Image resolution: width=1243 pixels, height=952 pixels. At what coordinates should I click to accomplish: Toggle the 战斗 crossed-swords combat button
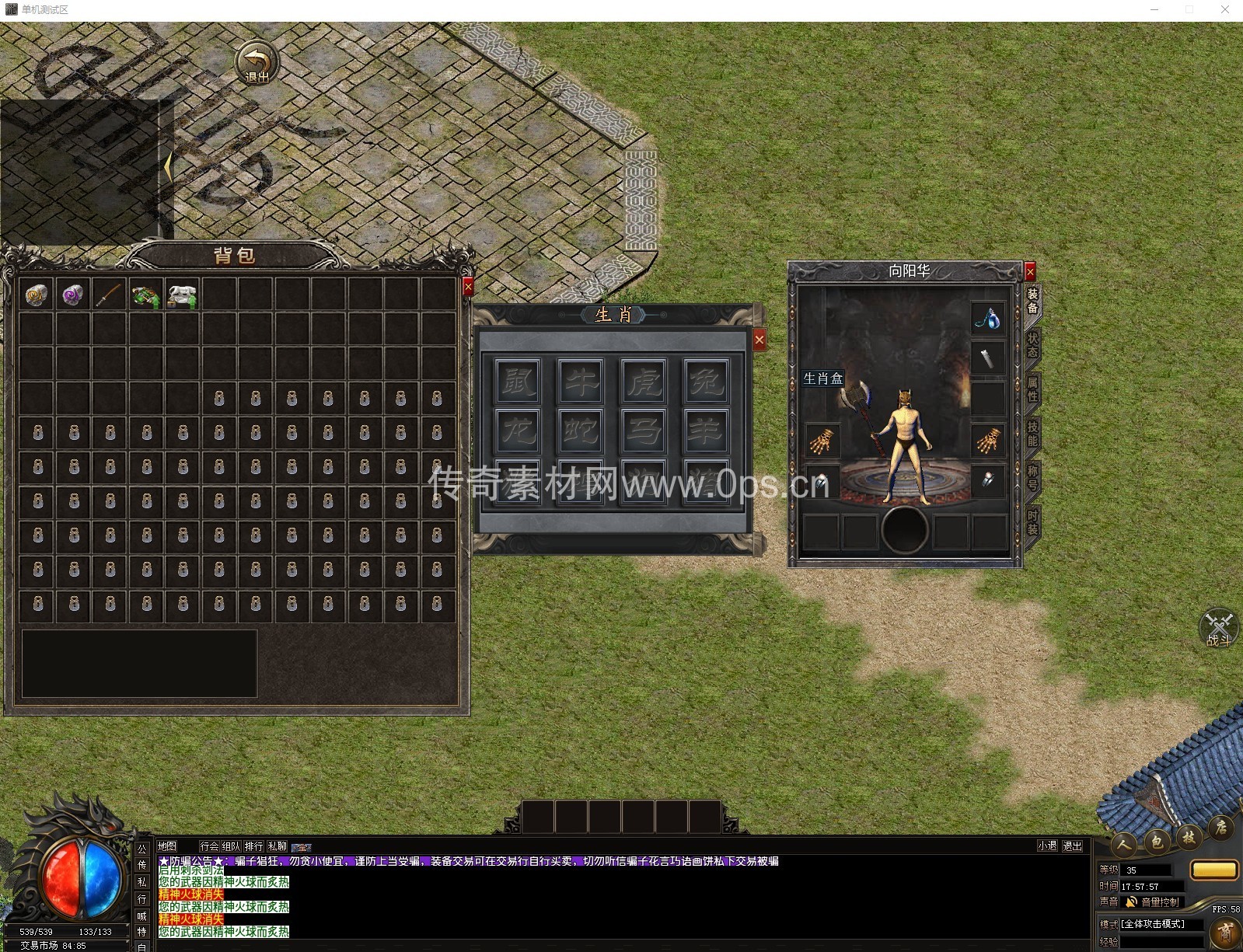pos(1218,628)
